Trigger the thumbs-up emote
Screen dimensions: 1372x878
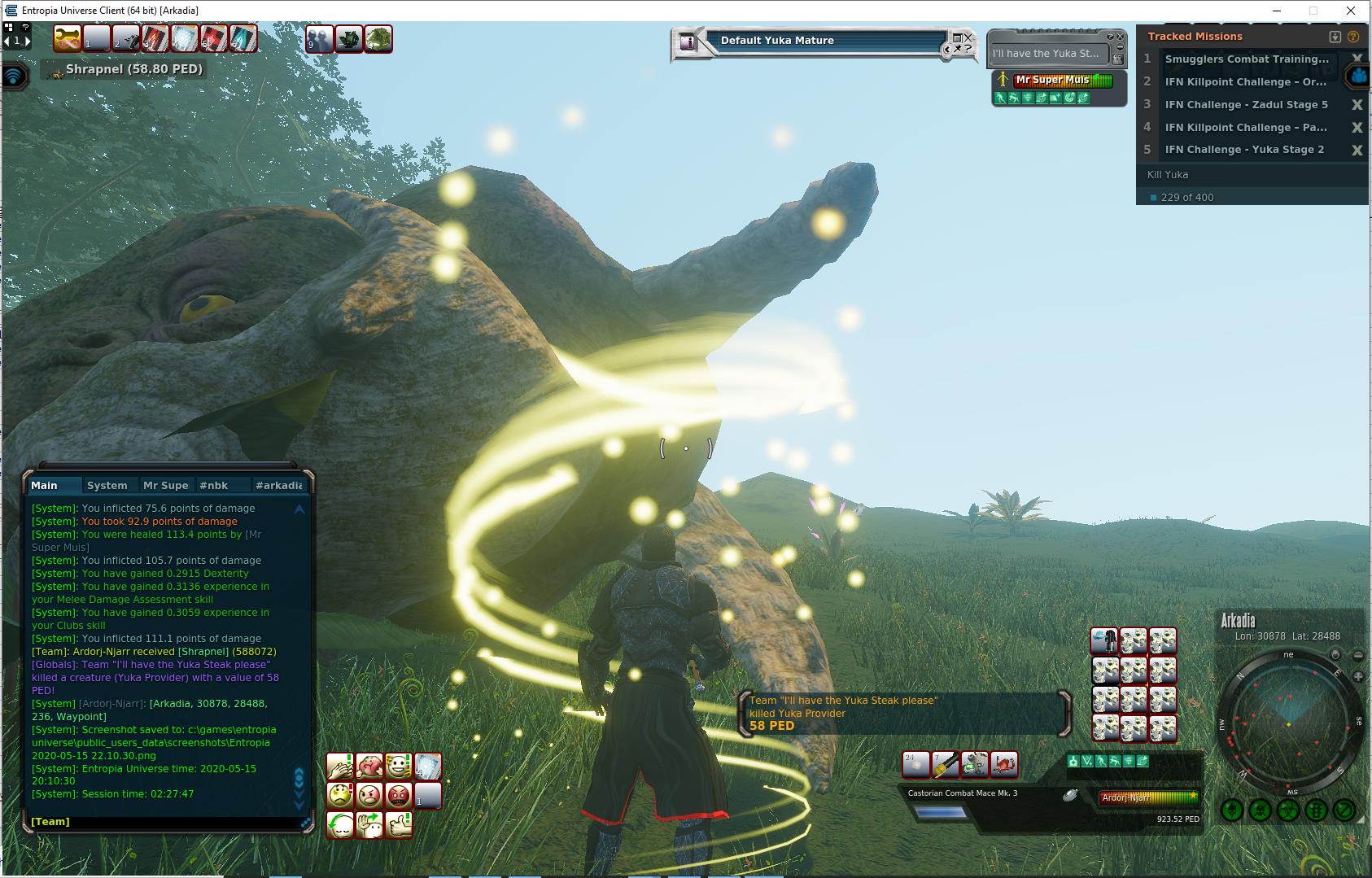tap(398, 824)
